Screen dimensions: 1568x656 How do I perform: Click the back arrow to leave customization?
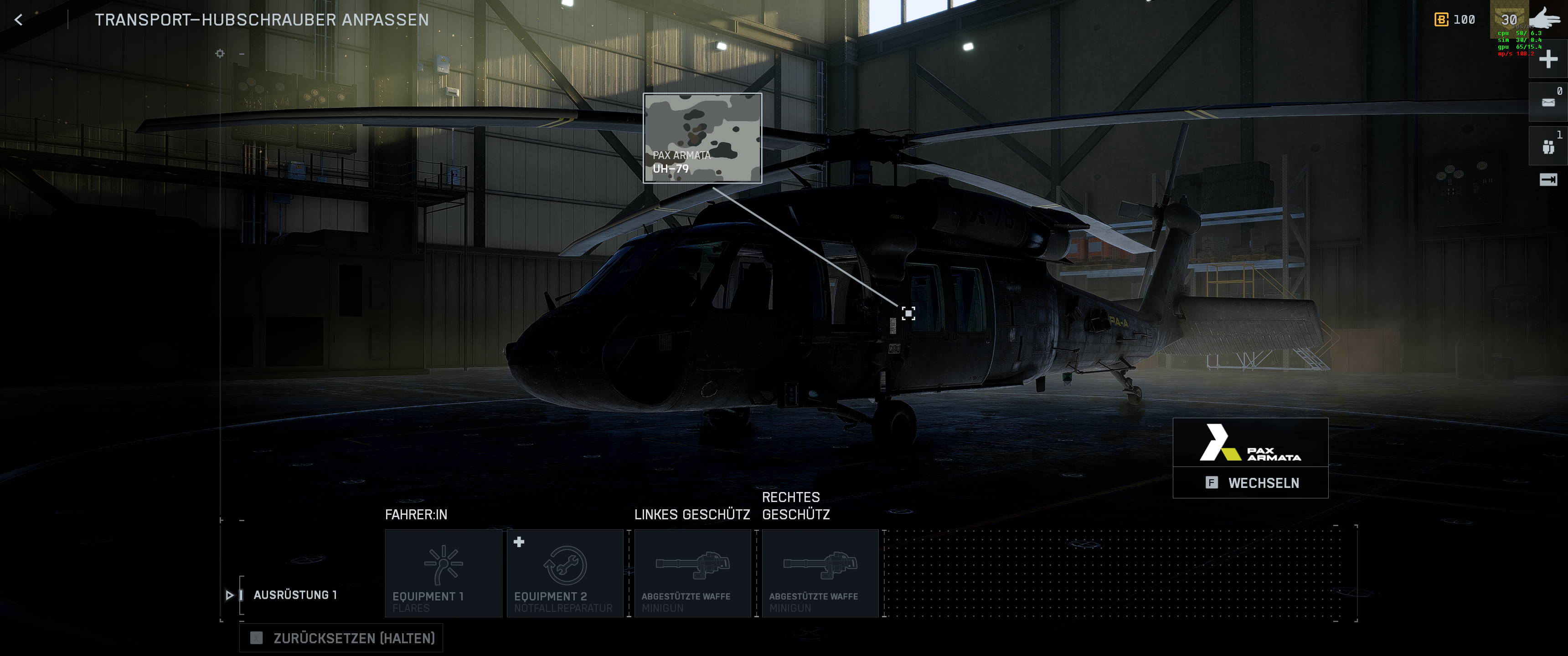click(19, 20)
